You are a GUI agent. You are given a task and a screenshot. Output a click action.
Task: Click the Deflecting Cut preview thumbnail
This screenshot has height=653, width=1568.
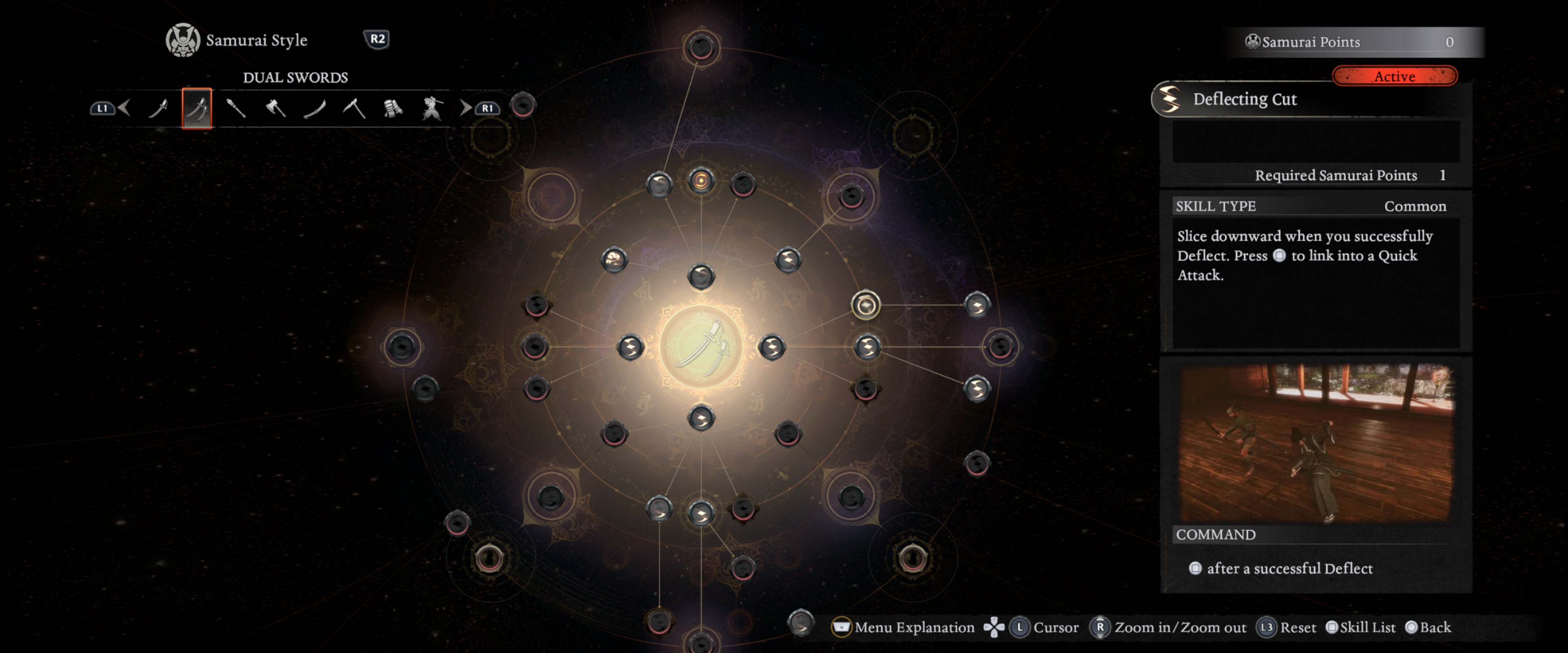pyautogui.click(x=1316, y=442)
